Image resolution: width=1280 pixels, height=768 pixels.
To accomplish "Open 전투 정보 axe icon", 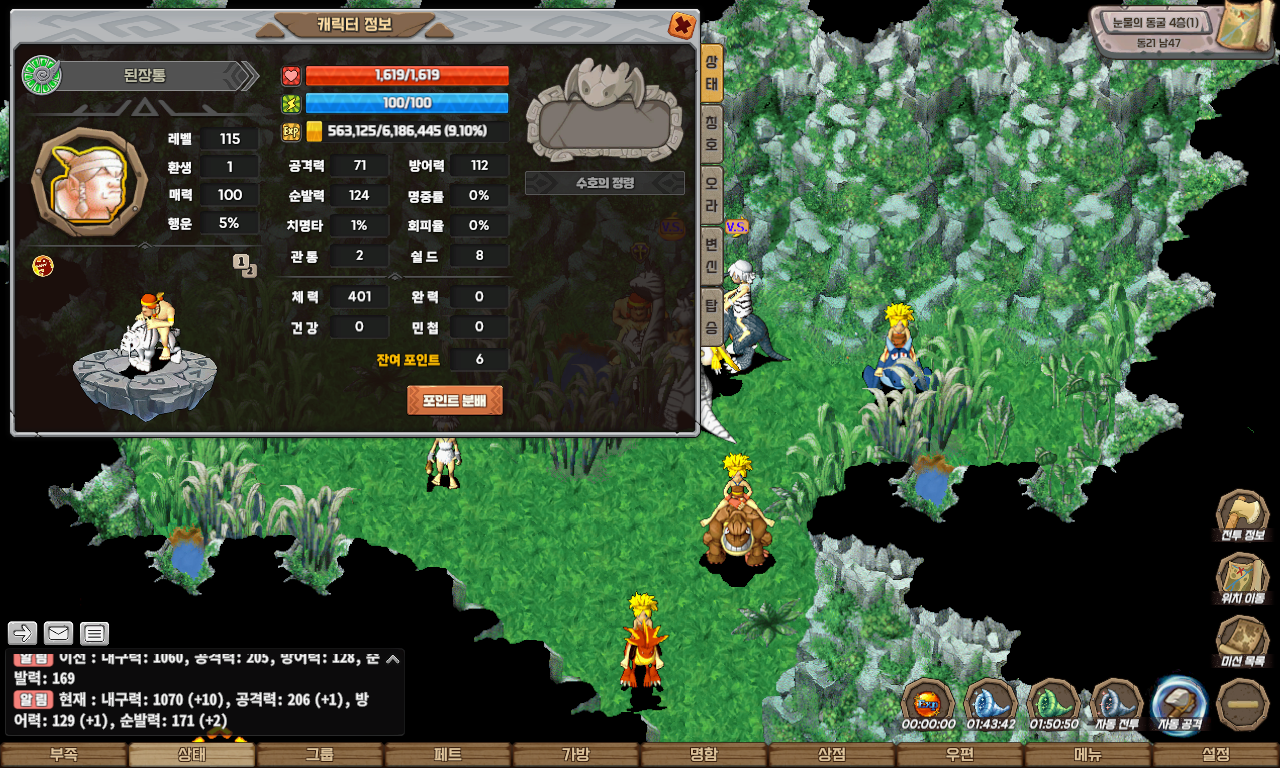I will (1242, 516).
